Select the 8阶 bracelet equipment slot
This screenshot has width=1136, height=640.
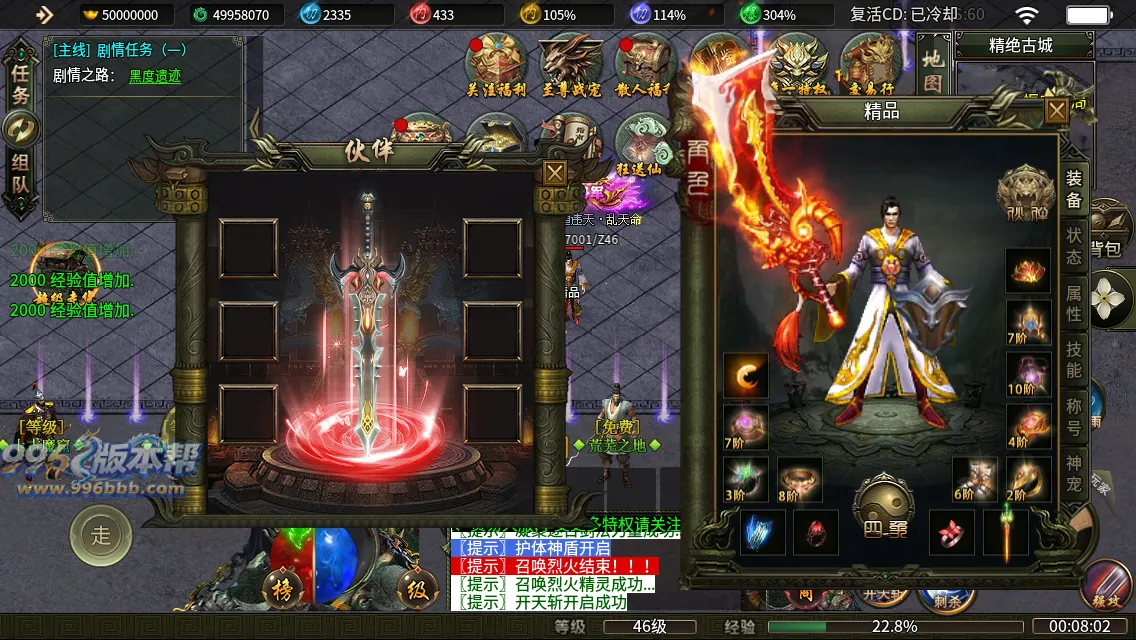click(x=800, y=480)
